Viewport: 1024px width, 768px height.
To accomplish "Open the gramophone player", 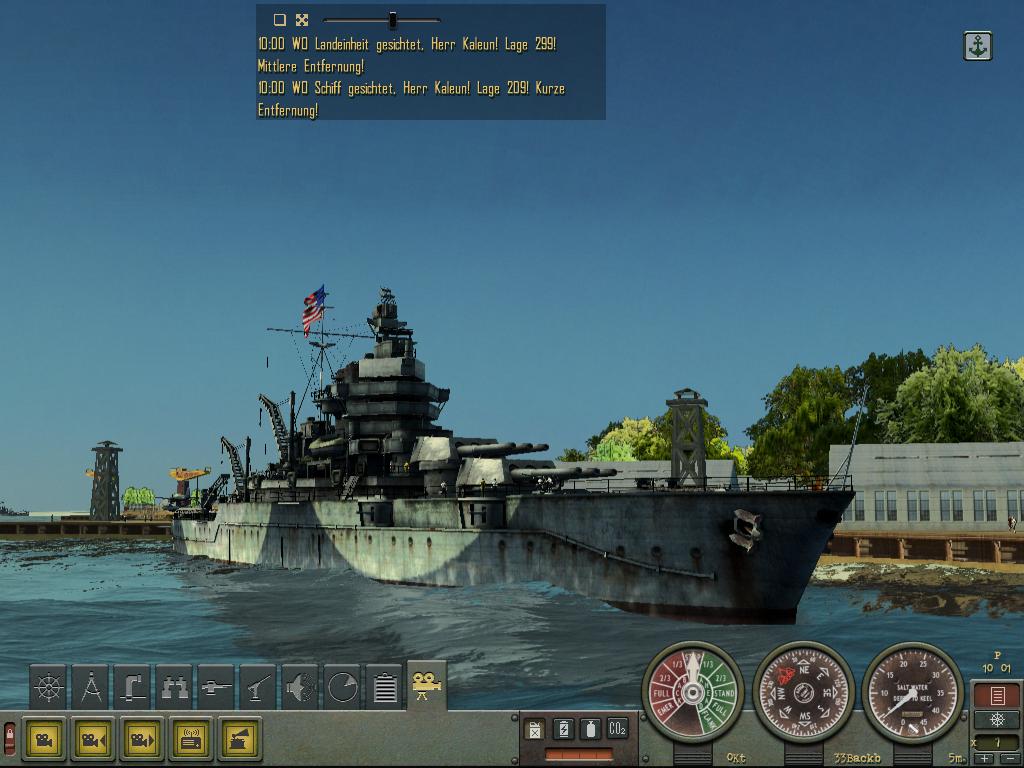I will pyautogui.click(x=239, y=740).
